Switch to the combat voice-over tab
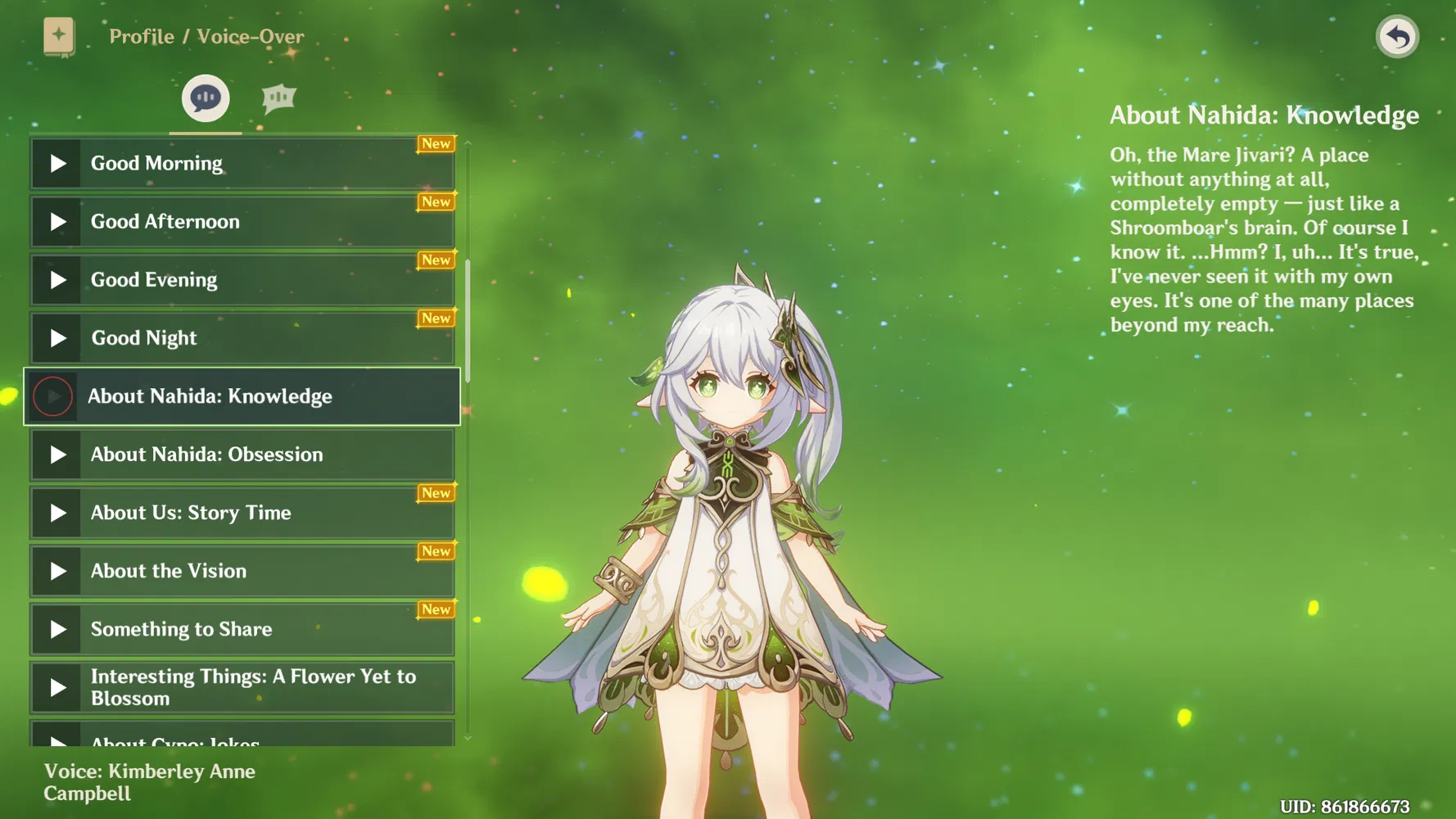Screen dimensions: 1456x819 pos(278,98)
